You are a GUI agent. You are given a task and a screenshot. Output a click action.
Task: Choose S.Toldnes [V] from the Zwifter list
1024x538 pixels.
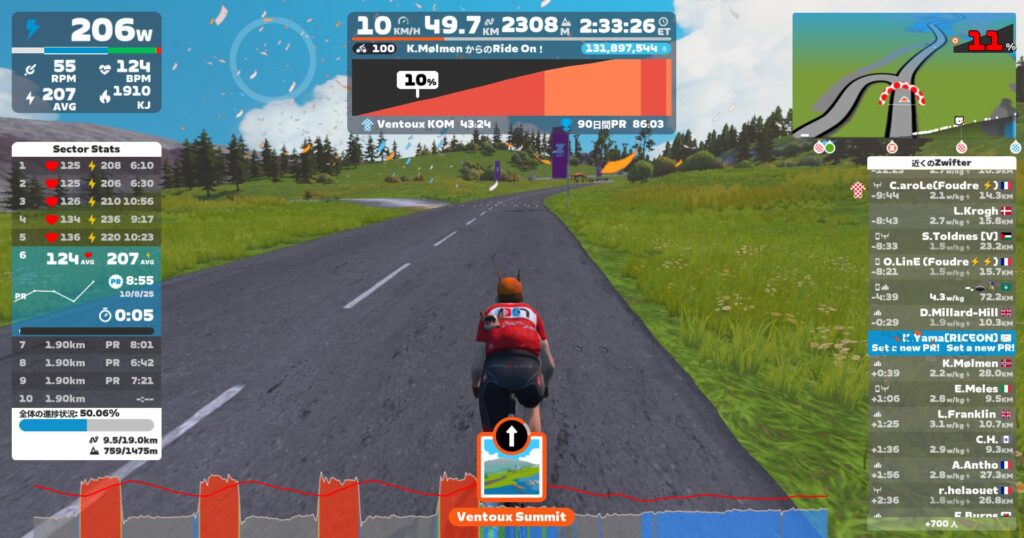(x=940, y=240)
